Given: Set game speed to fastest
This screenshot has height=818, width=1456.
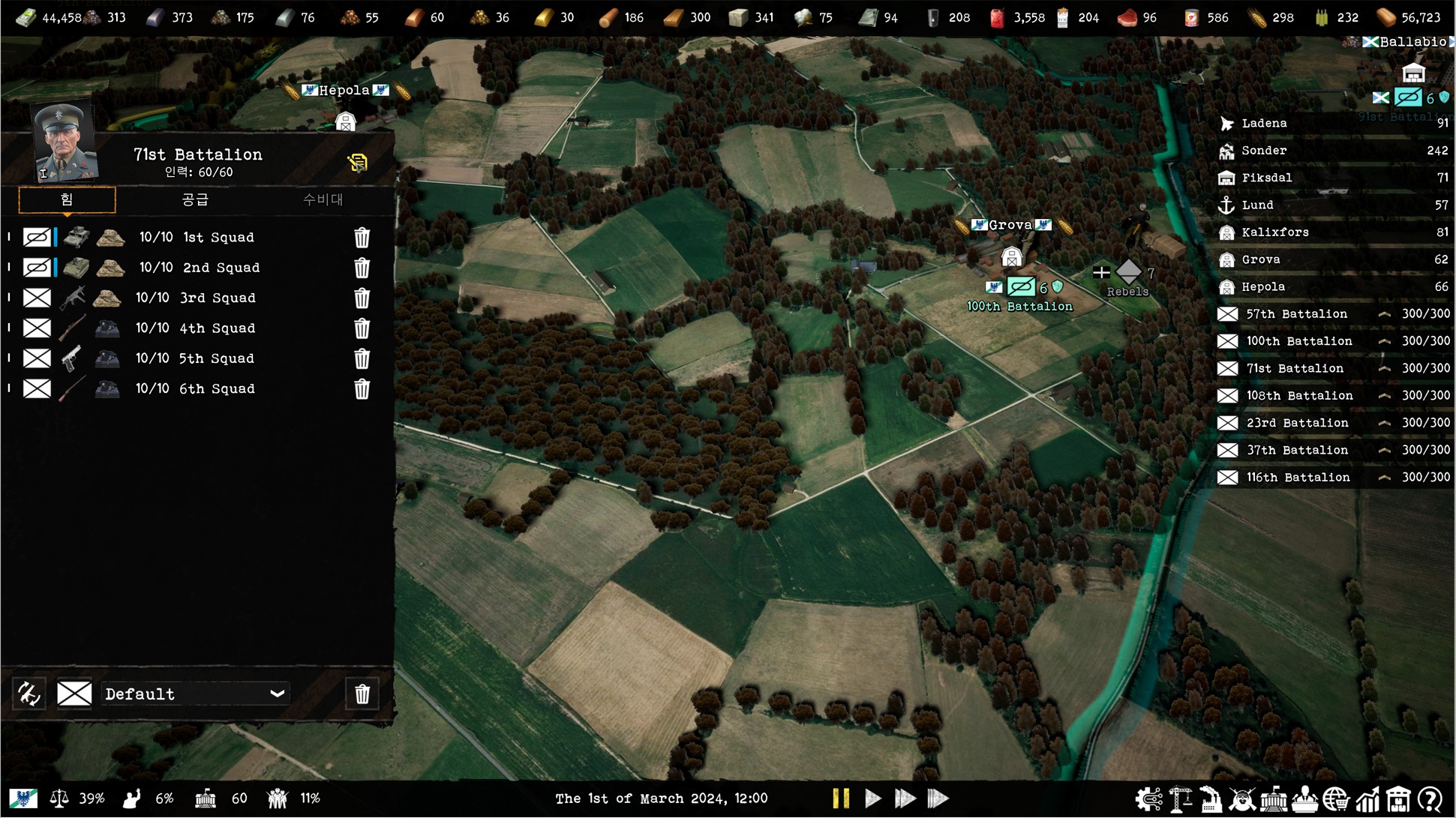Looking at the screenshot, I should tap(938, 799).
